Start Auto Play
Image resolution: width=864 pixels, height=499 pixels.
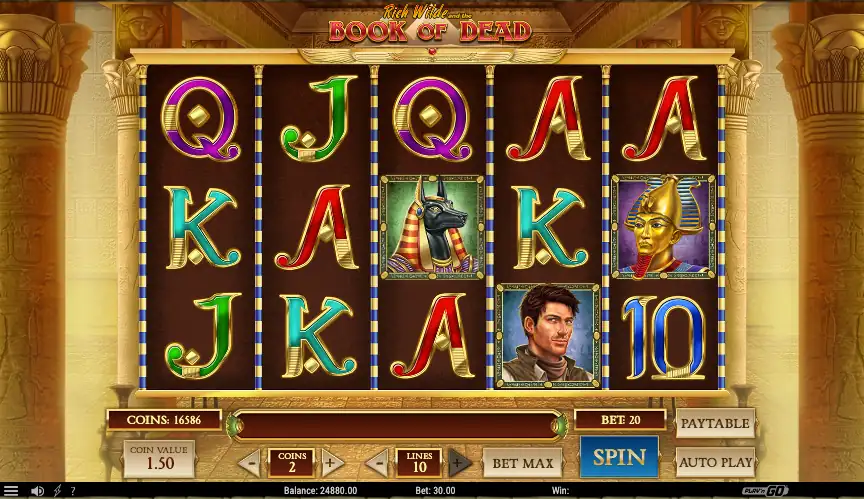pyautogui.click(x=715, y=462)
